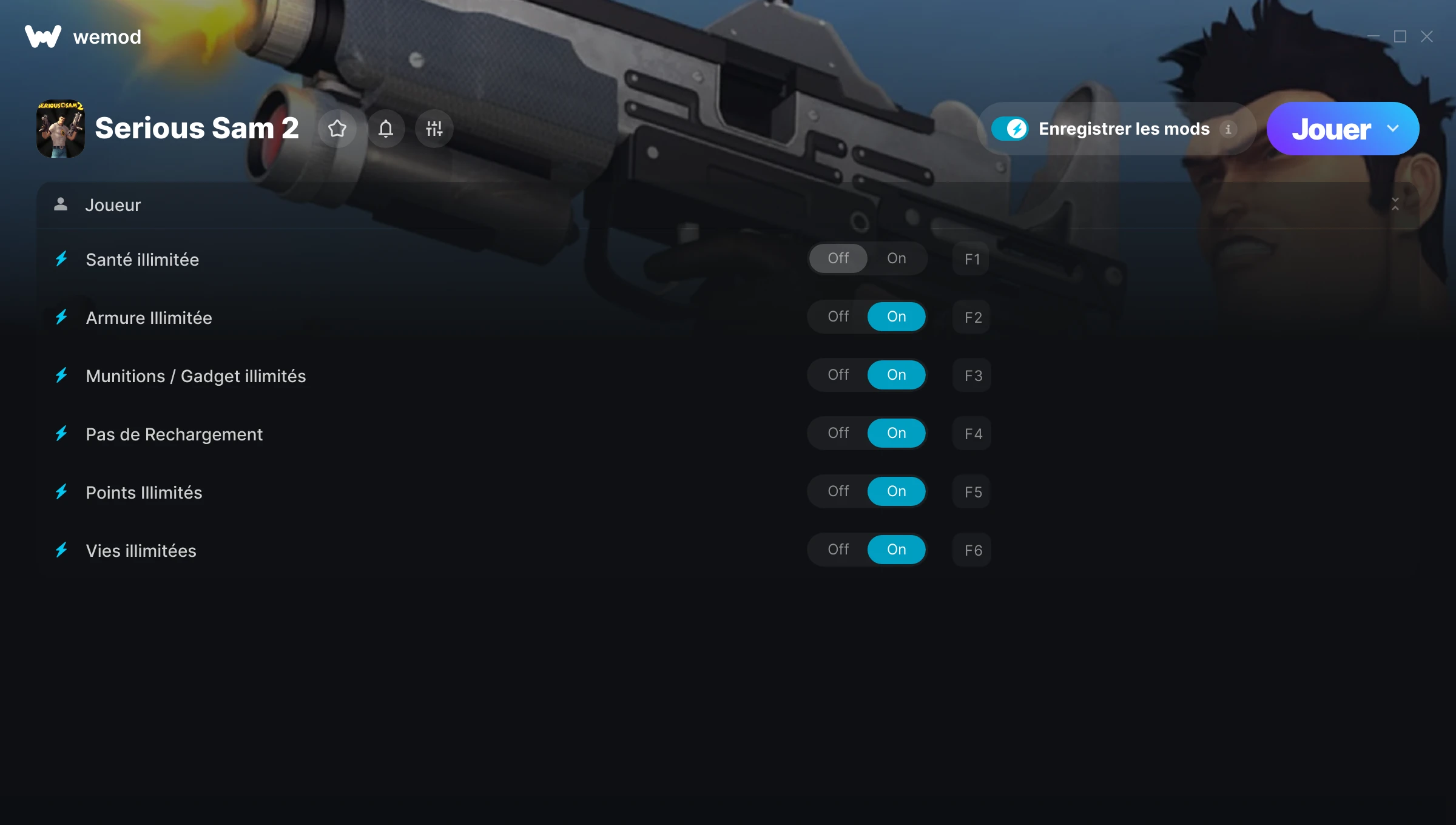
Task: Change the F1 hotkey for Santé illimitée
Action: 972,260
